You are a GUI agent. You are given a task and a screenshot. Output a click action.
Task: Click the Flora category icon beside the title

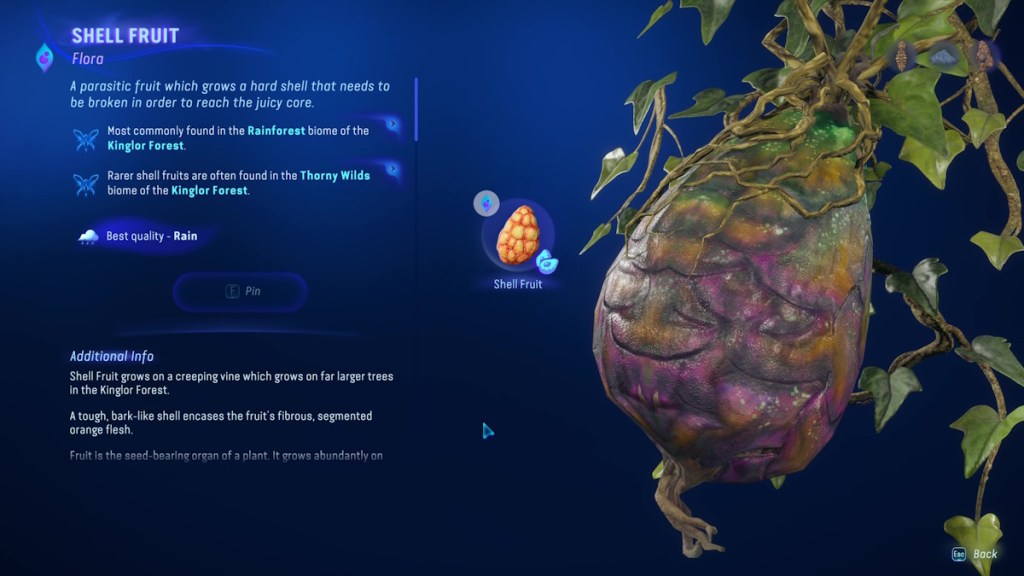coord(45,57)
